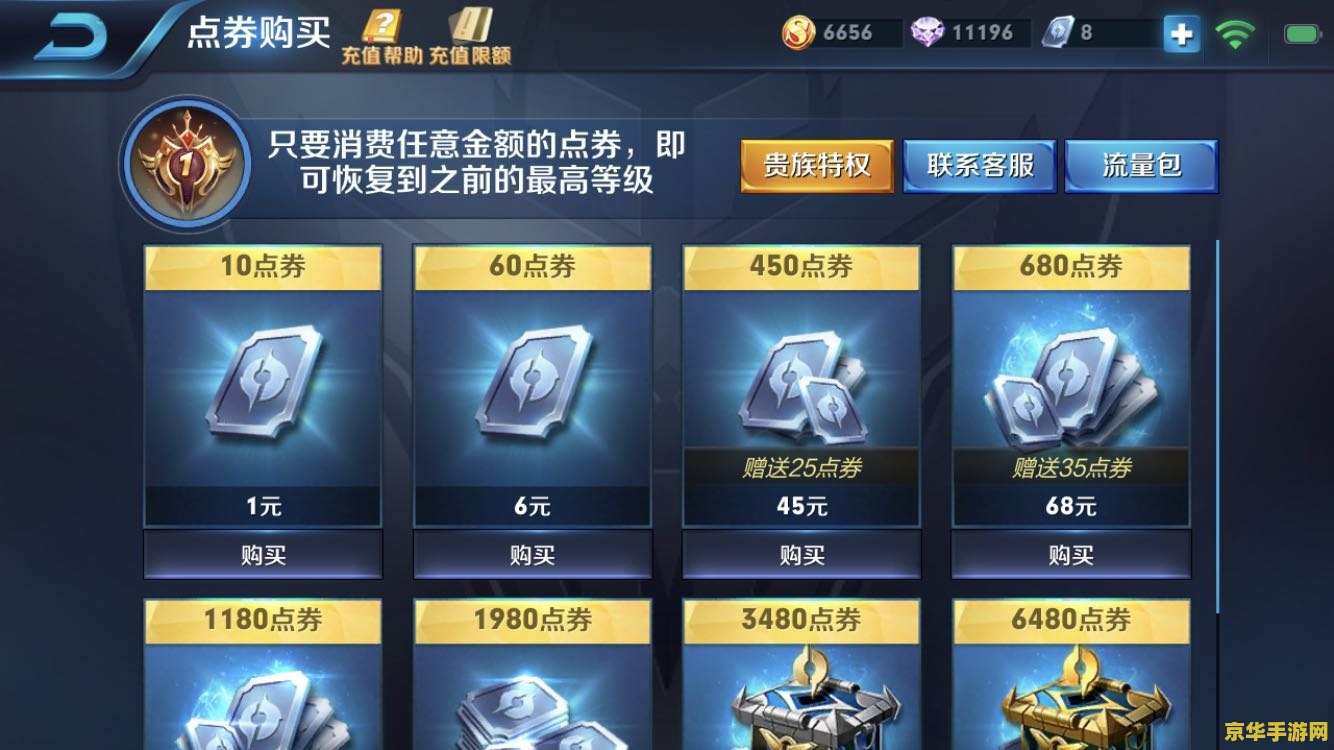Open the 流量包 data package button
The image size is (1334, 750).
pos(1142,166)
